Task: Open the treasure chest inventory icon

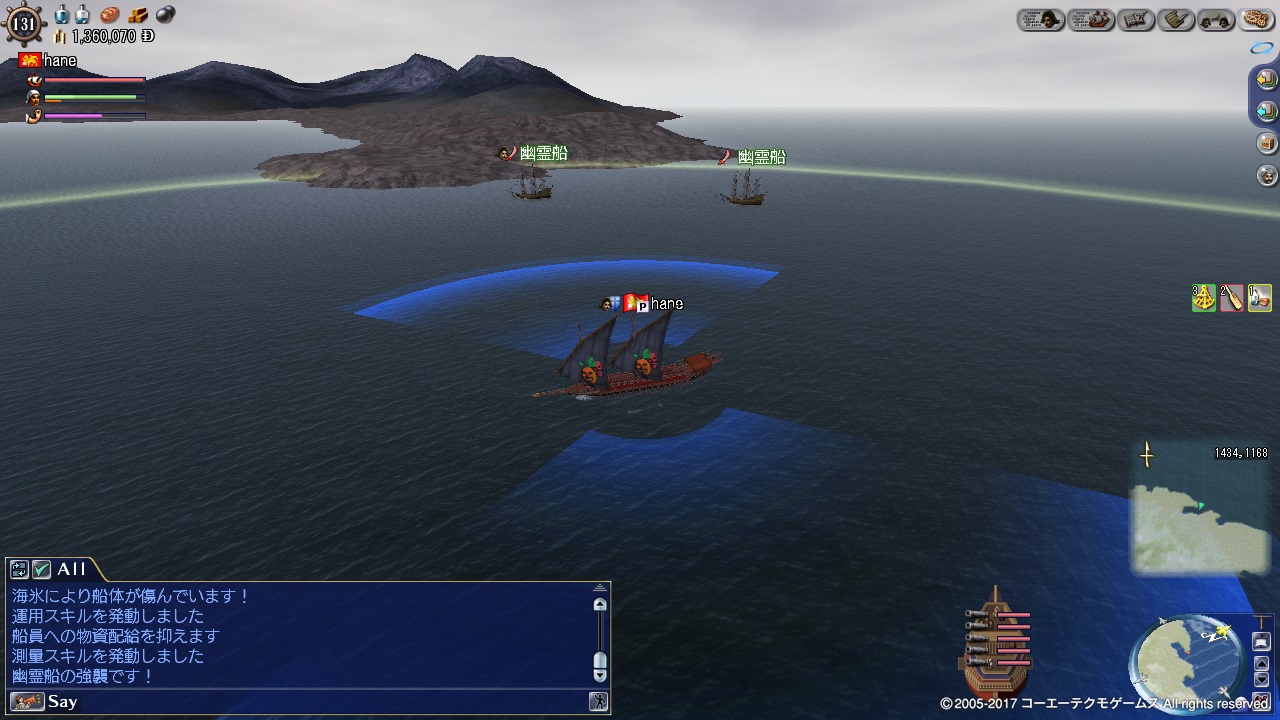Action: point(1266,143)
